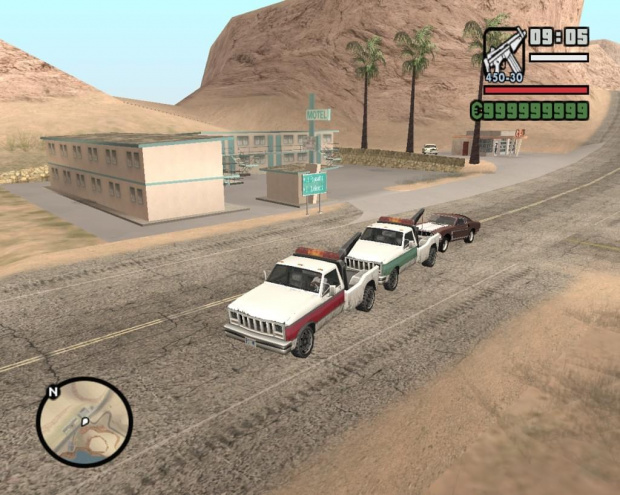
Task: Click the circular radar minimap
Action: pos(85,422)
